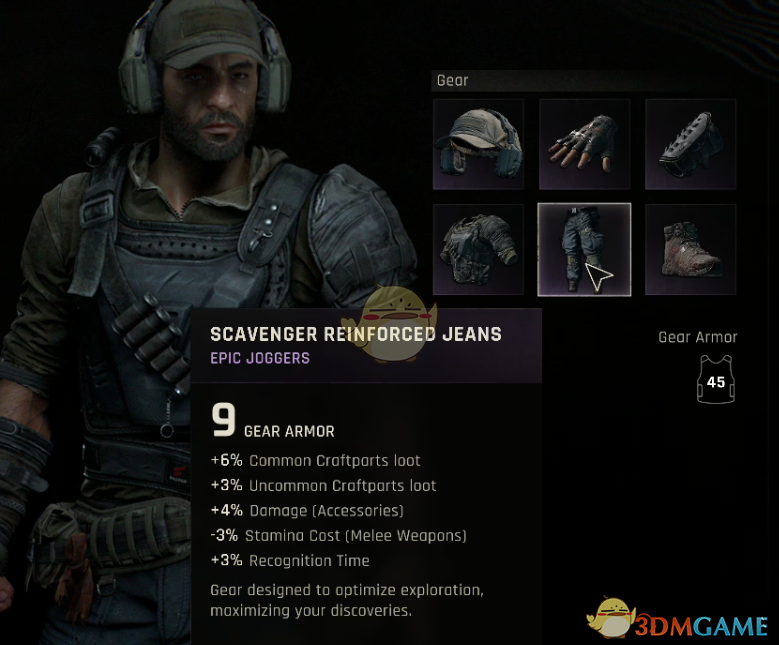
Task: Choose the fingerless gloves gear slot
Action: [584, 144]
